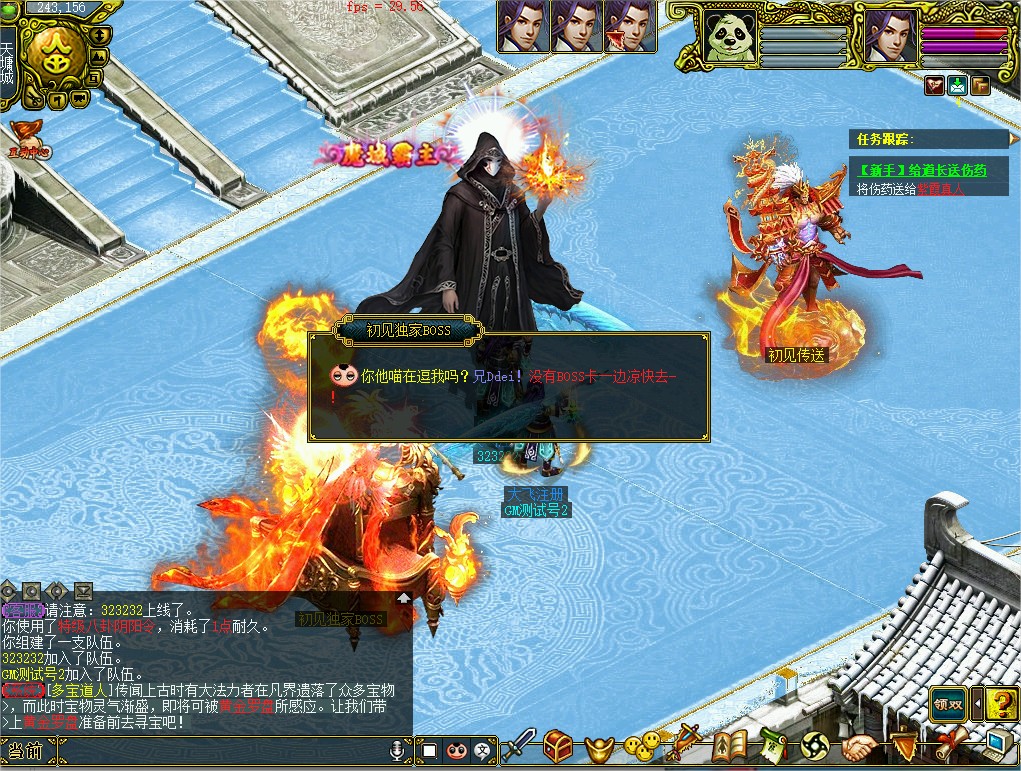Open the 互动中心 interaction center

coord(28,139)
